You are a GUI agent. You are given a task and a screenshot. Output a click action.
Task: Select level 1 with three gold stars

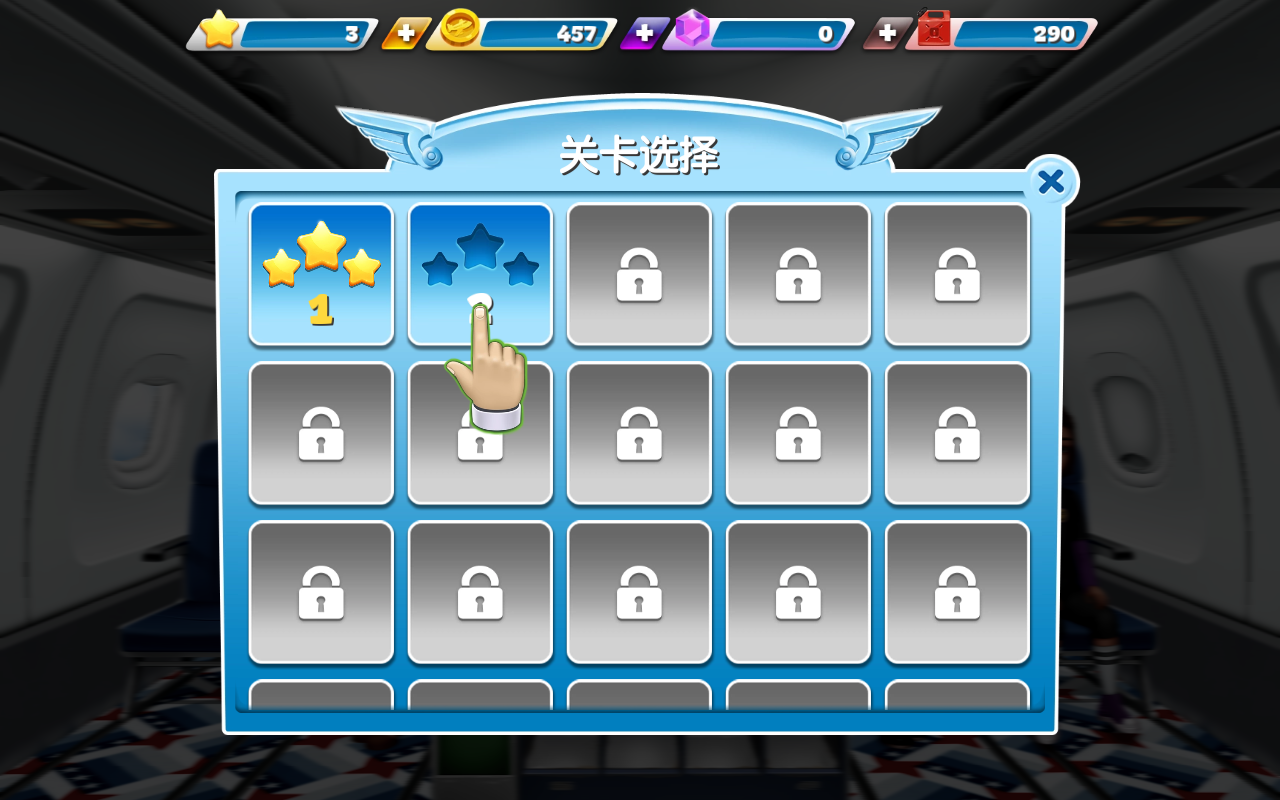point(320,272)
